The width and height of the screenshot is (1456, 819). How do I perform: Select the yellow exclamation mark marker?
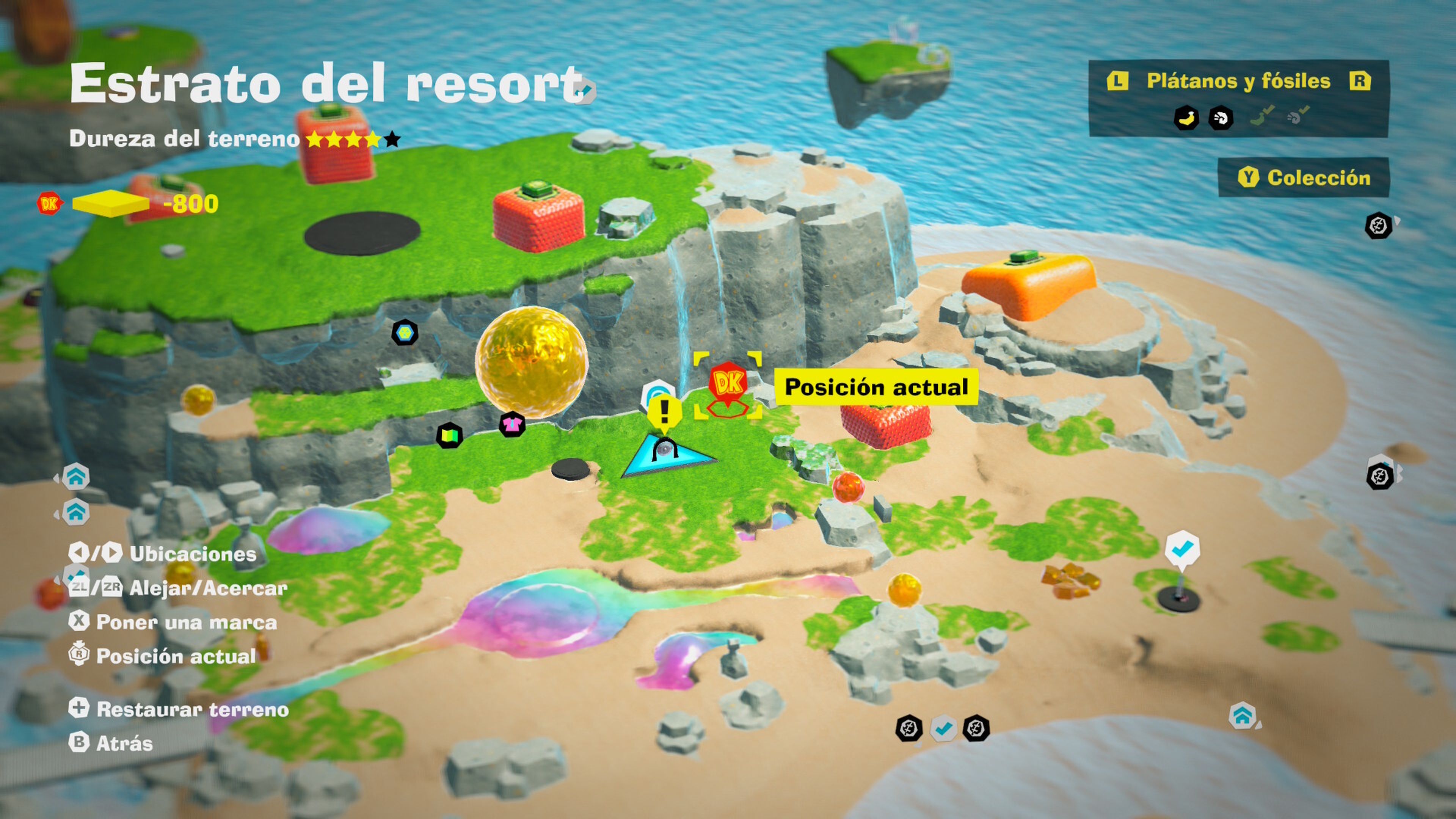[x=664, y=411]
